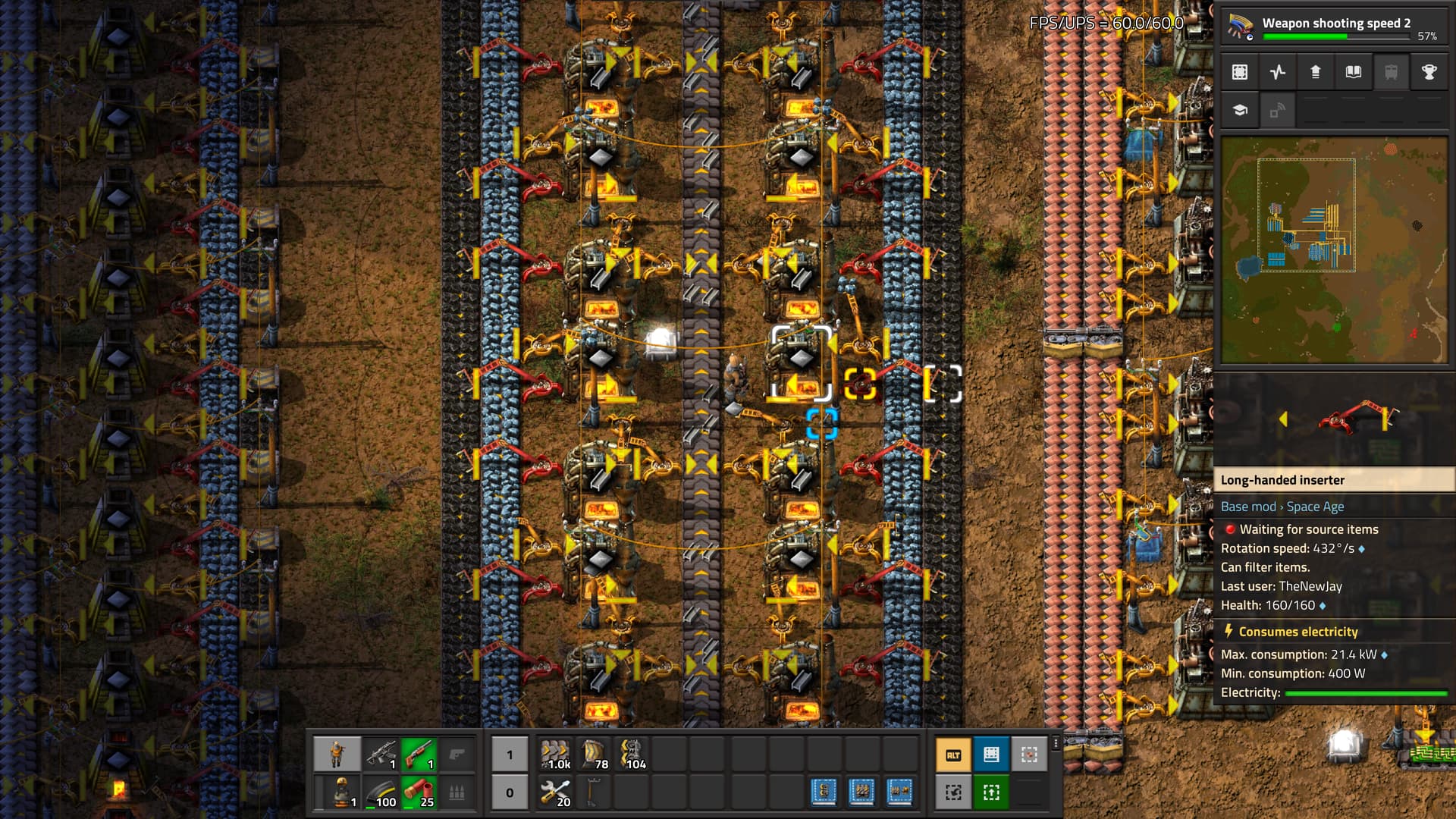This screenshot has width=1456, height=819.
Task: Open the open-book Factoriopedia icon
Action: [x=1354, y=72]
